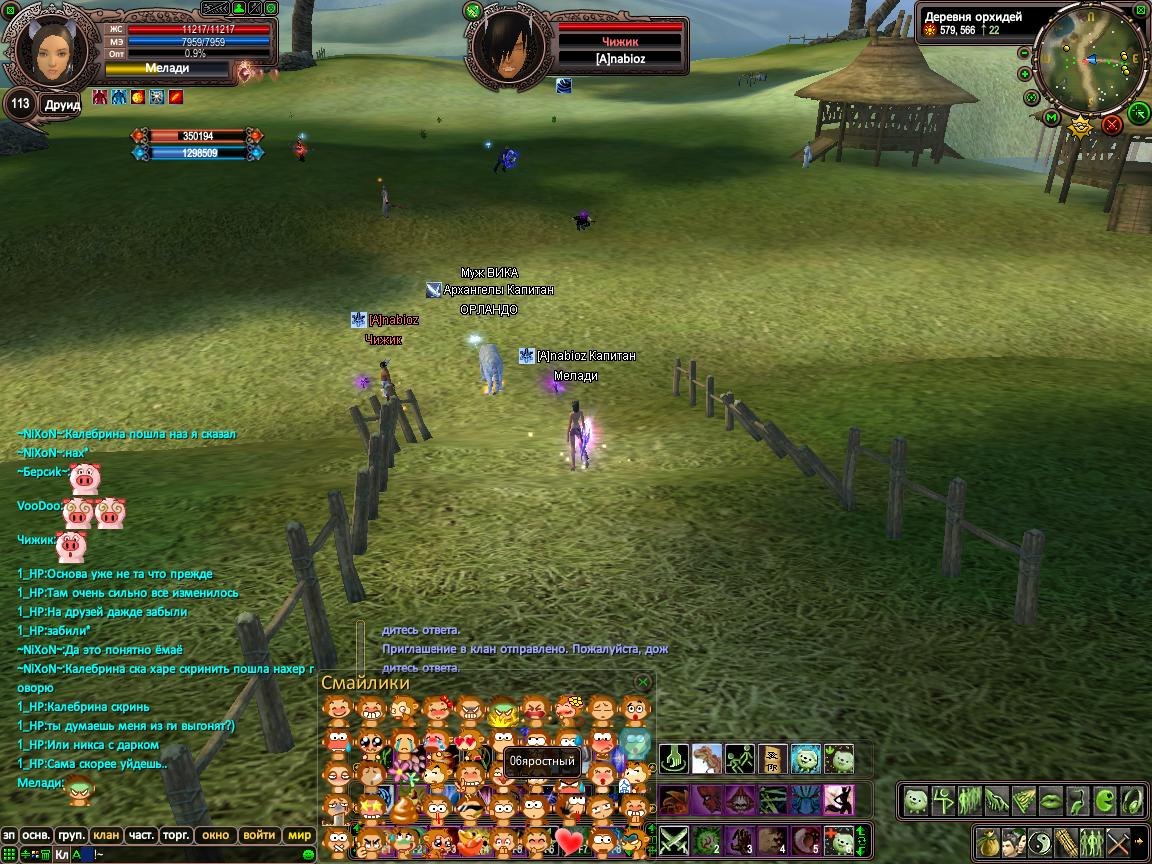The width and height of the screenshot is (1152, 864).
Task: Use the dinosaur mount icon in skill bar
Action: pos(706,759)
